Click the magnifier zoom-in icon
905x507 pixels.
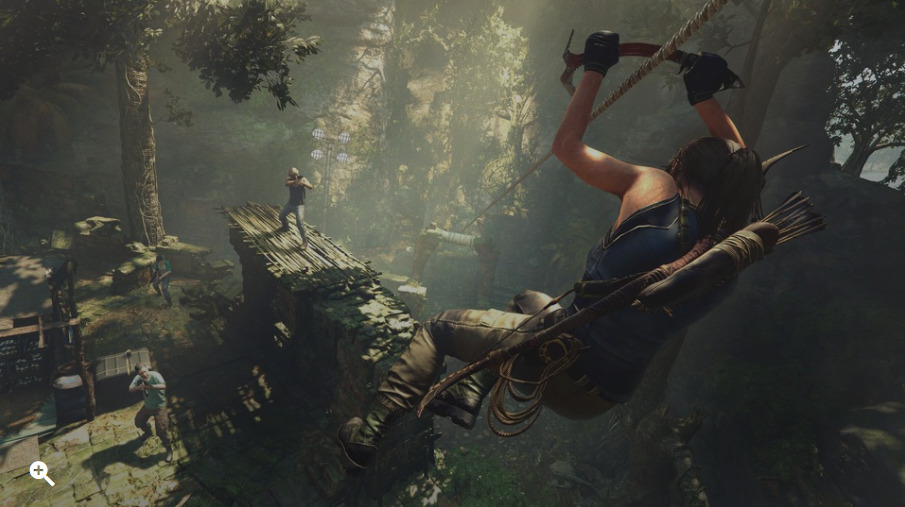(41, 472)
